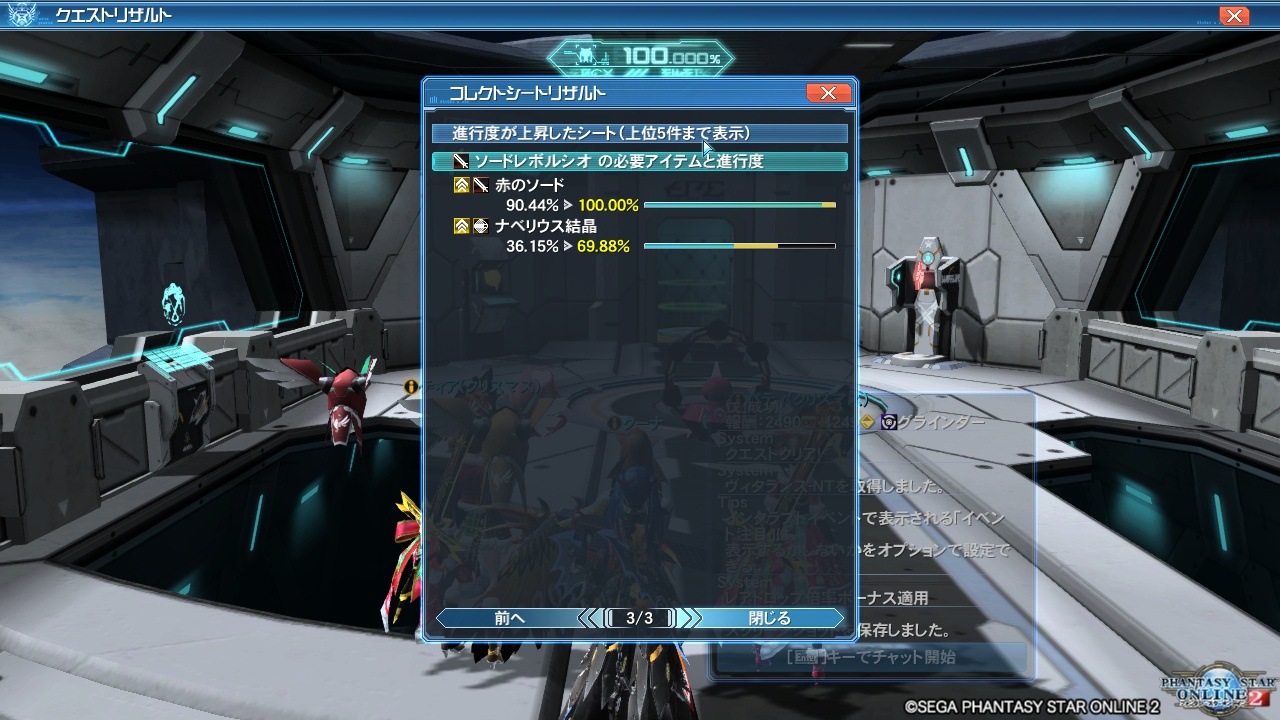This screenshot has height=720, width=1280.
Task: Click the rank-up chevron beside ナベリウス結晶
Action: [461, 226]
